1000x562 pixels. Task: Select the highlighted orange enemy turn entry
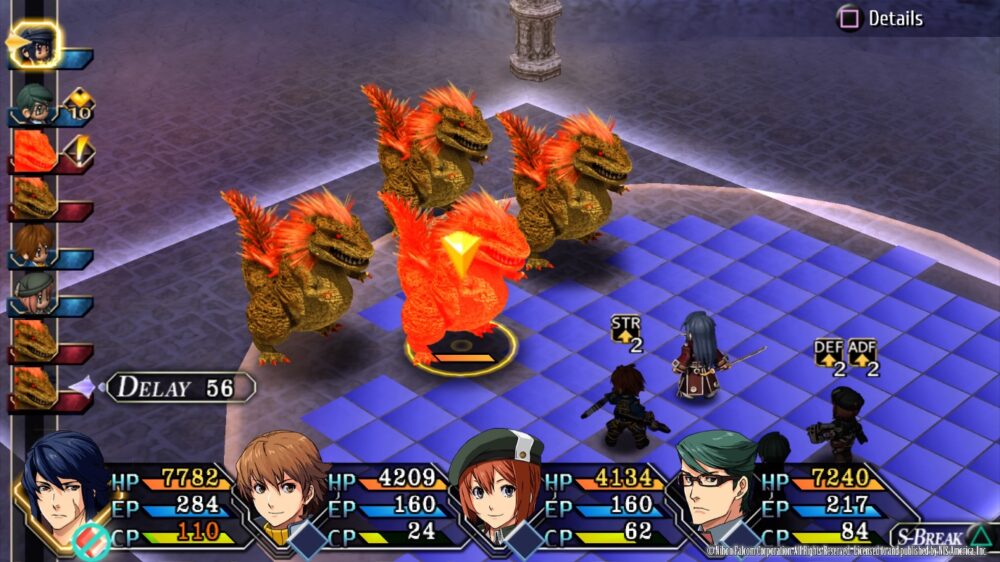tap(35, 151)
